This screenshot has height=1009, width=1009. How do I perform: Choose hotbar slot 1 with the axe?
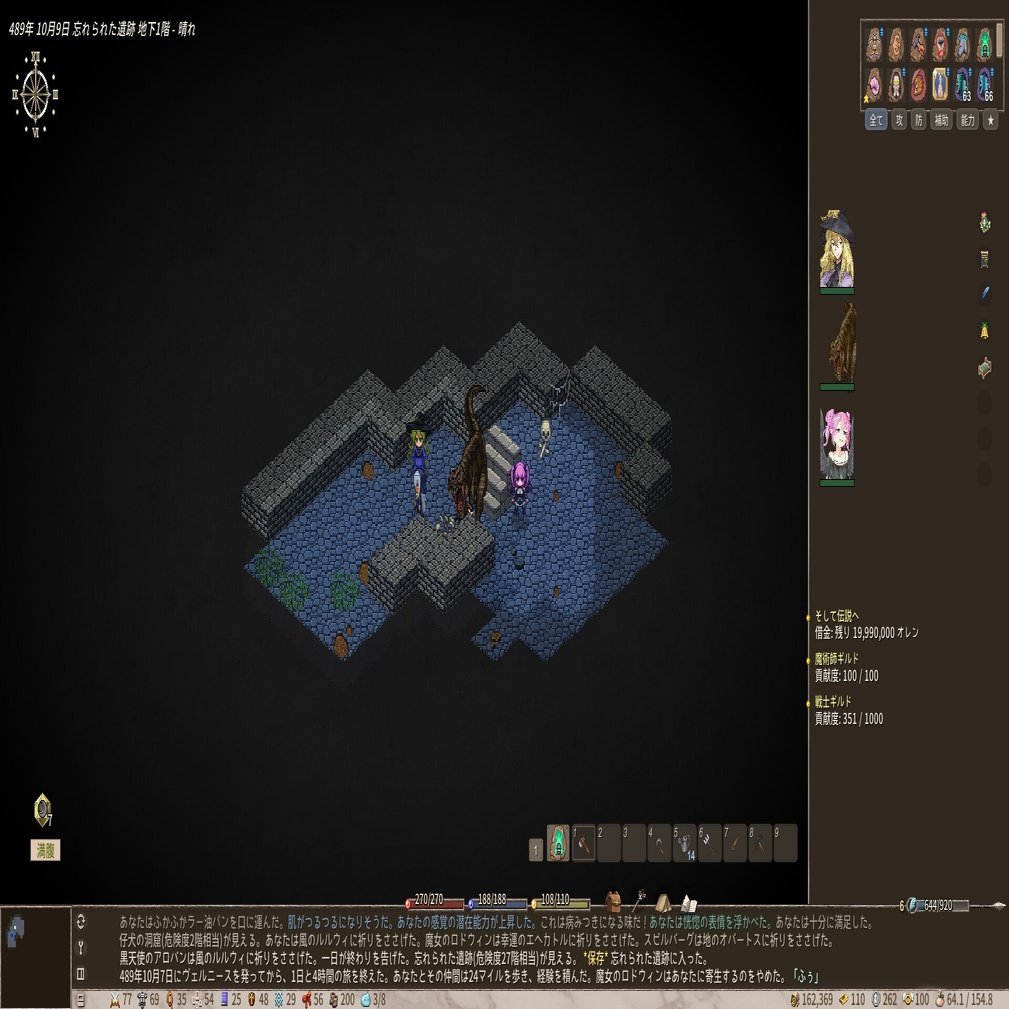584,843
